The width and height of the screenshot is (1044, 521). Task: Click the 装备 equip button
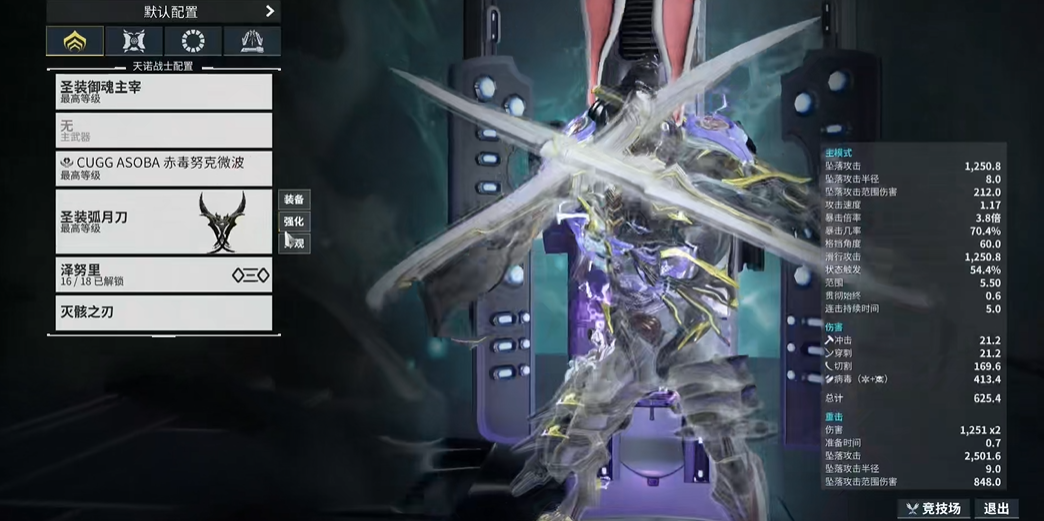click(x=294, y=200)
